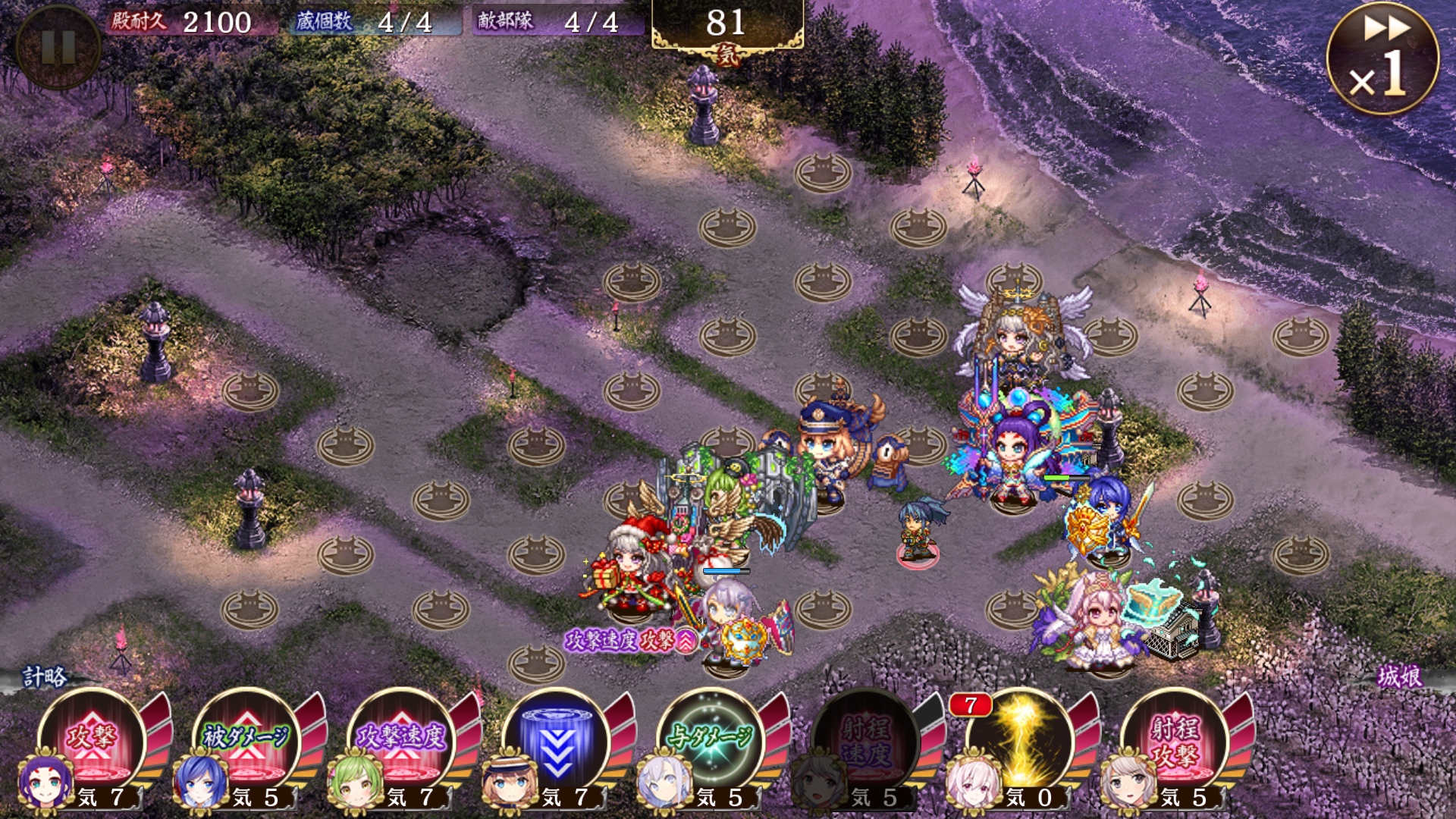Toggle the ×1 battle speed button
The height and width of the screenshot is (819, 1456).
1382,59
